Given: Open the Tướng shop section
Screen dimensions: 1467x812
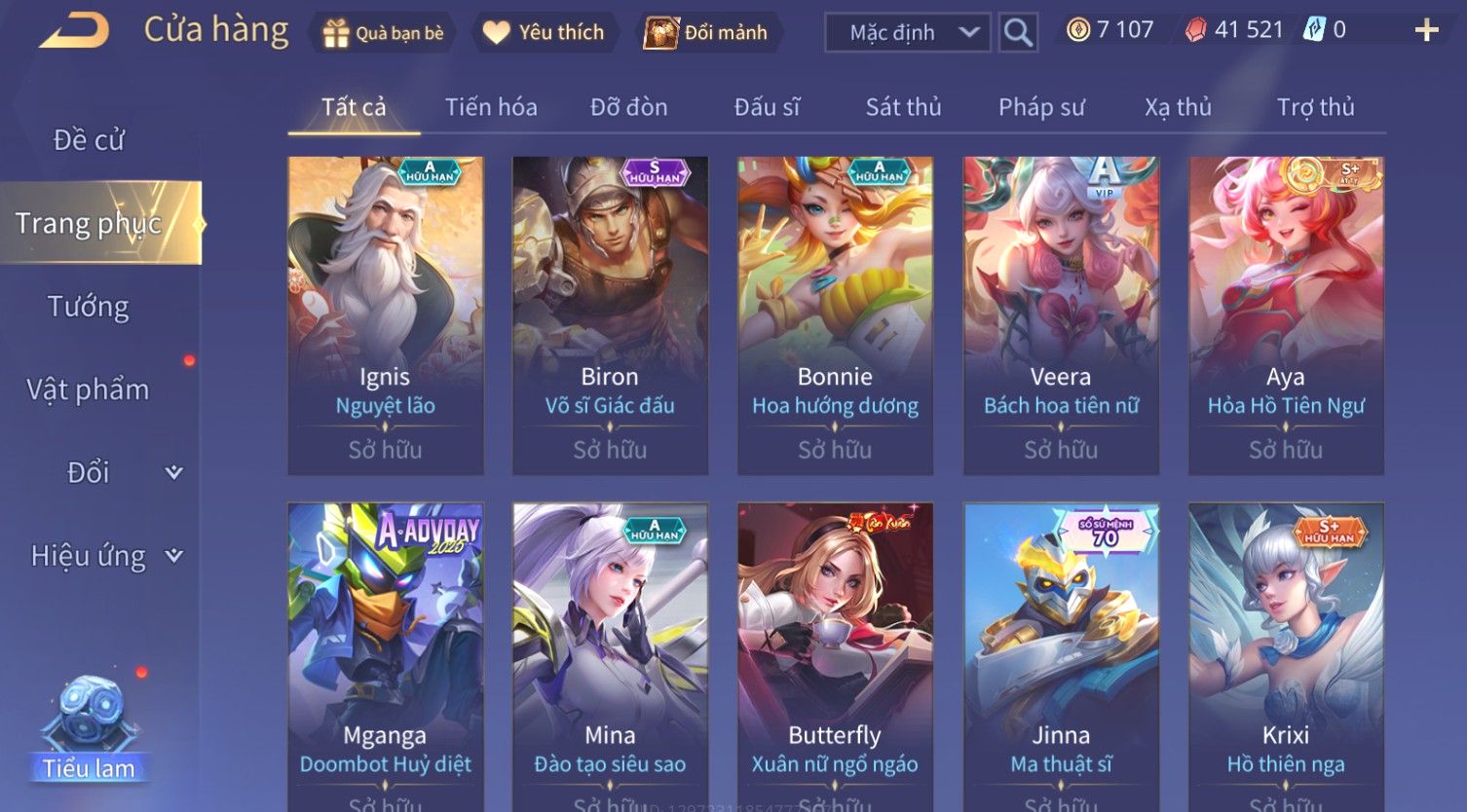Looking at the screenshot, I should [x=89, y=307].
